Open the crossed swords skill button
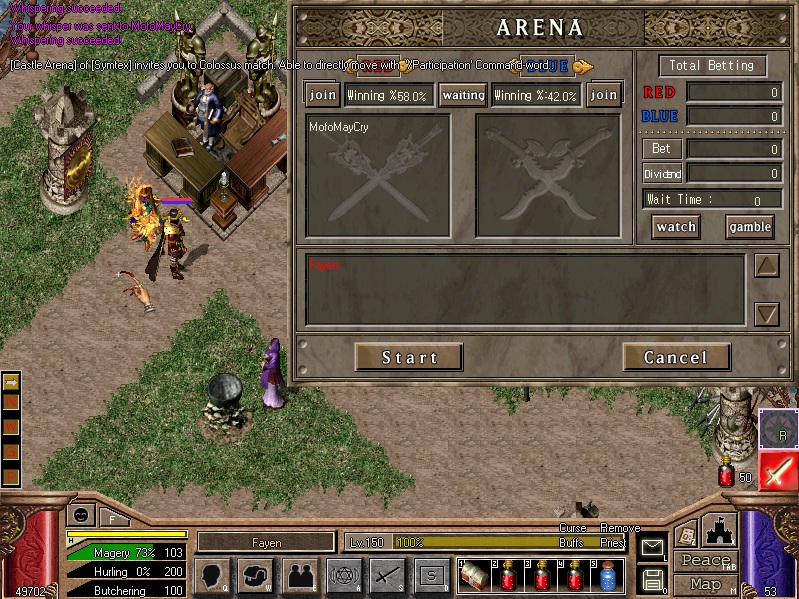 pos(387,576)
